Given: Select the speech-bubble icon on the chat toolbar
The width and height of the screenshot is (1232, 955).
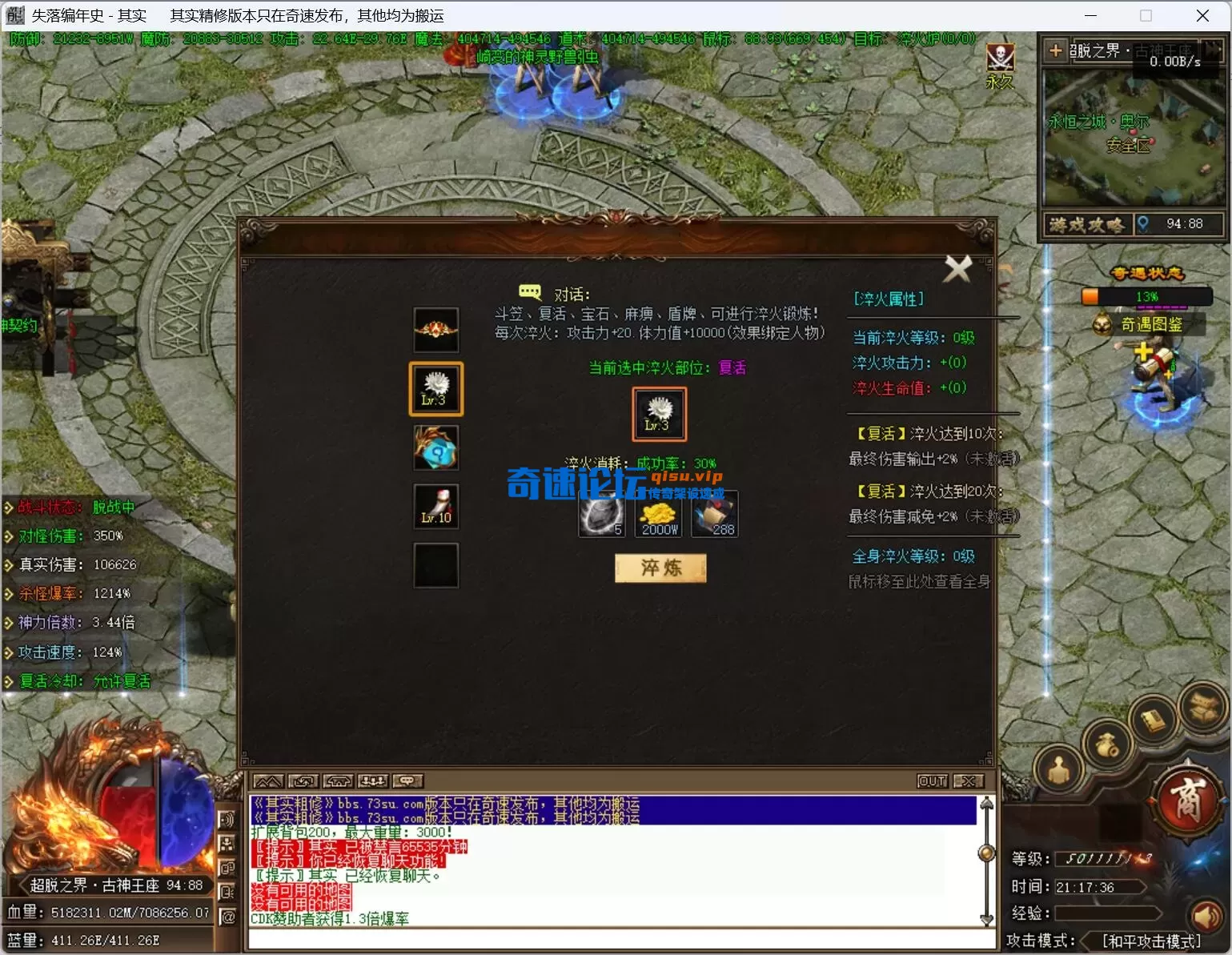Looking at the screenshot, I should (x=407, y=780).
